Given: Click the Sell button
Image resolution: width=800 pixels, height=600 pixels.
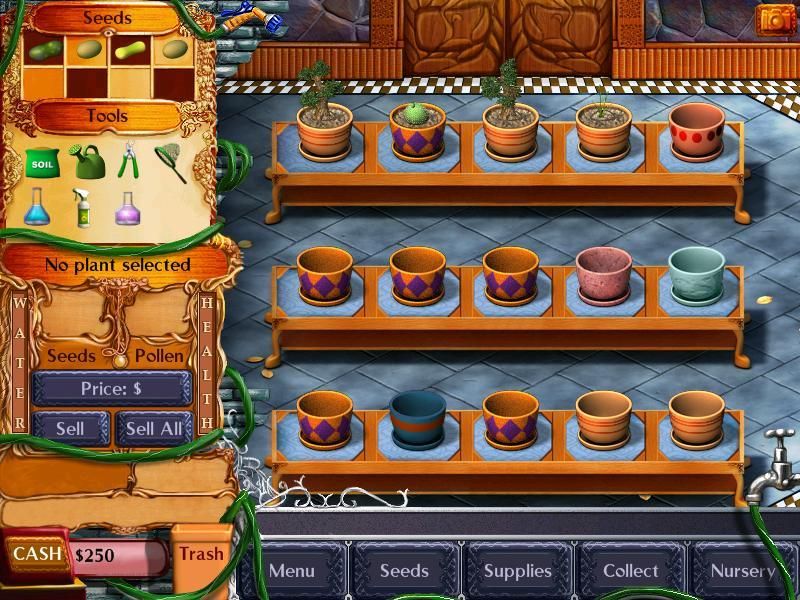Looking at the screenshot, I should 70,428.
